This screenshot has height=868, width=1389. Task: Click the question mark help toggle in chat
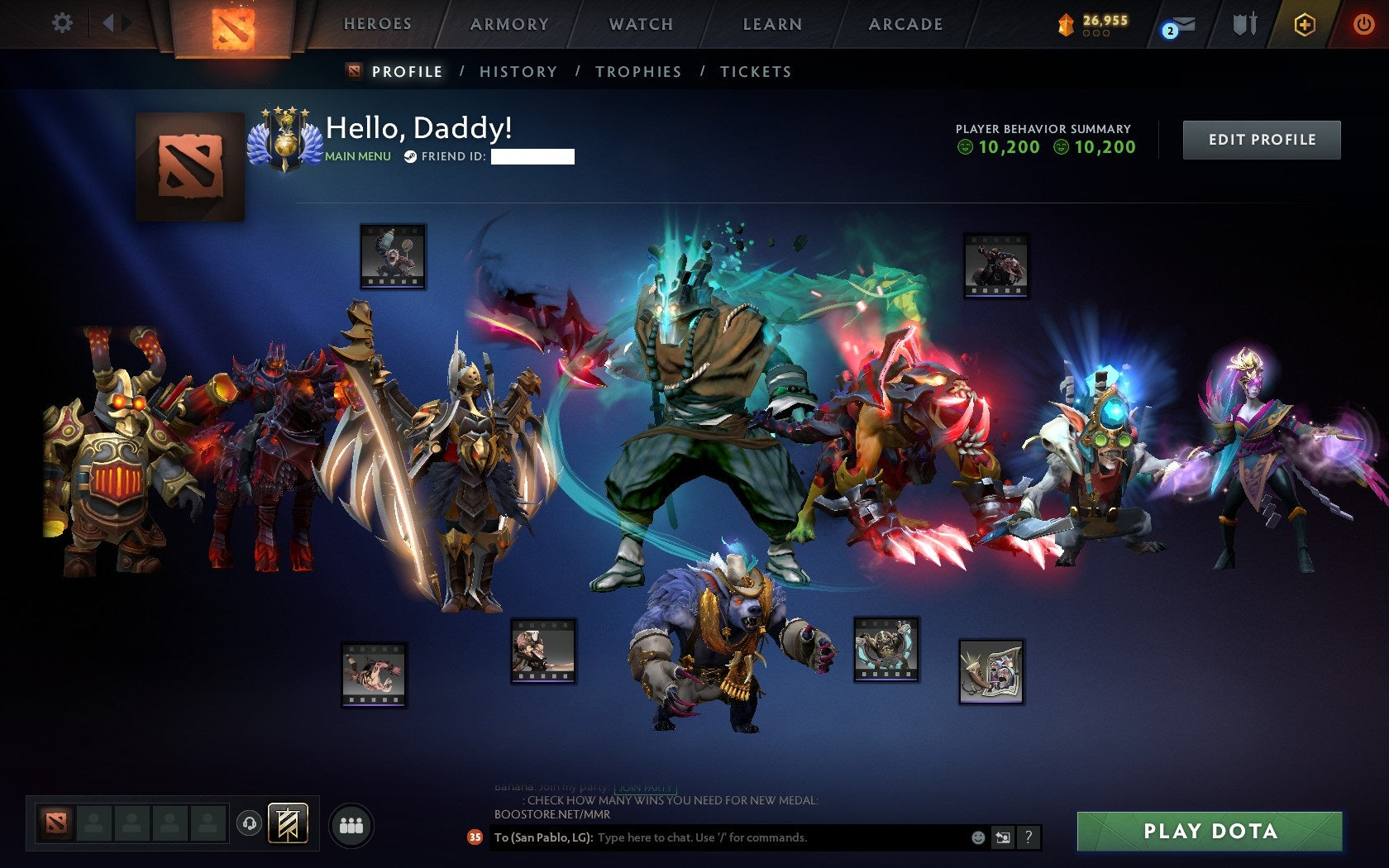[x=1029, y=837]
